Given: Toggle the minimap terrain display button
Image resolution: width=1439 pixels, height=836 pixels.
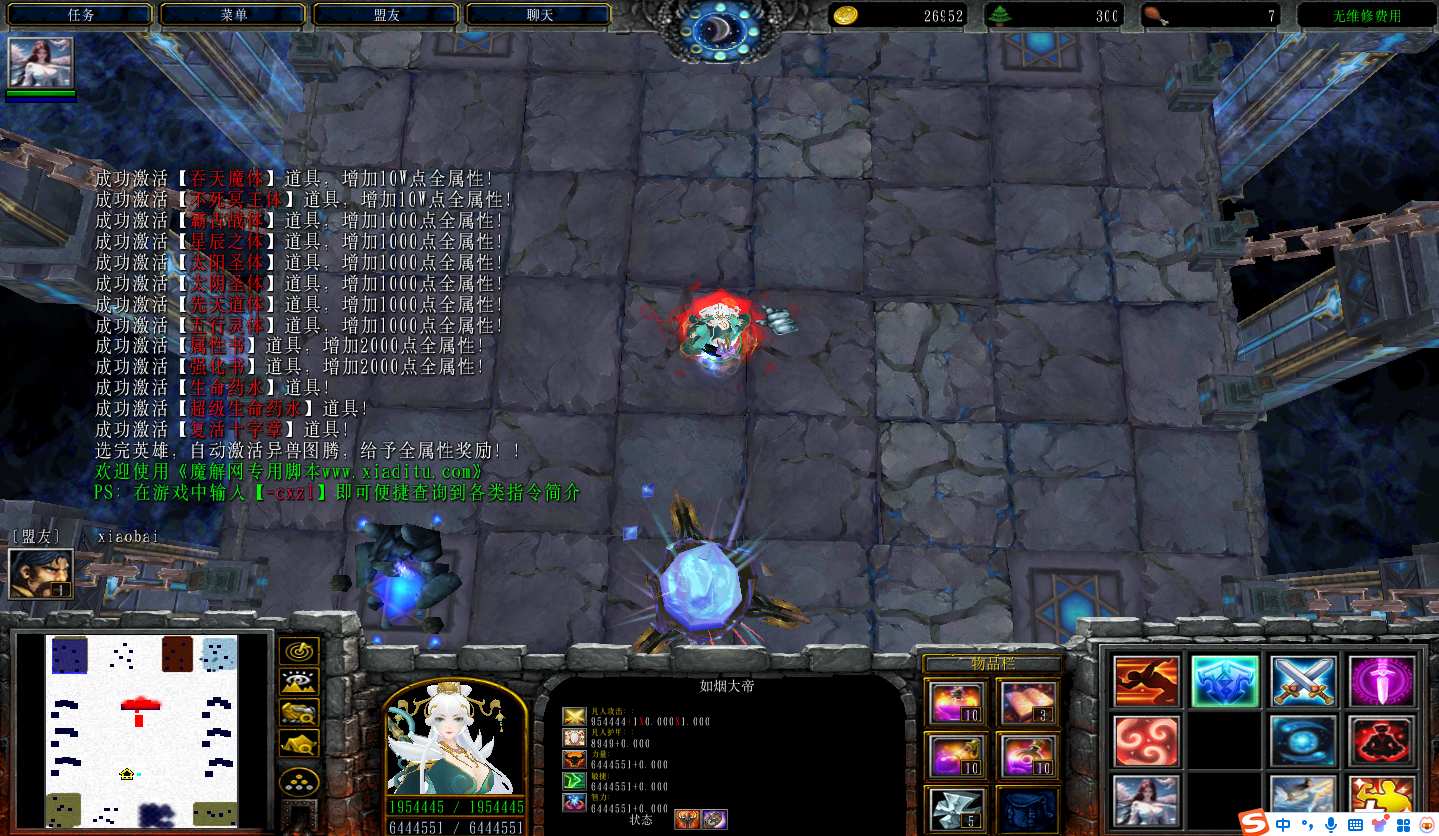Looking at the screenshot, I should tap(298, 682).
